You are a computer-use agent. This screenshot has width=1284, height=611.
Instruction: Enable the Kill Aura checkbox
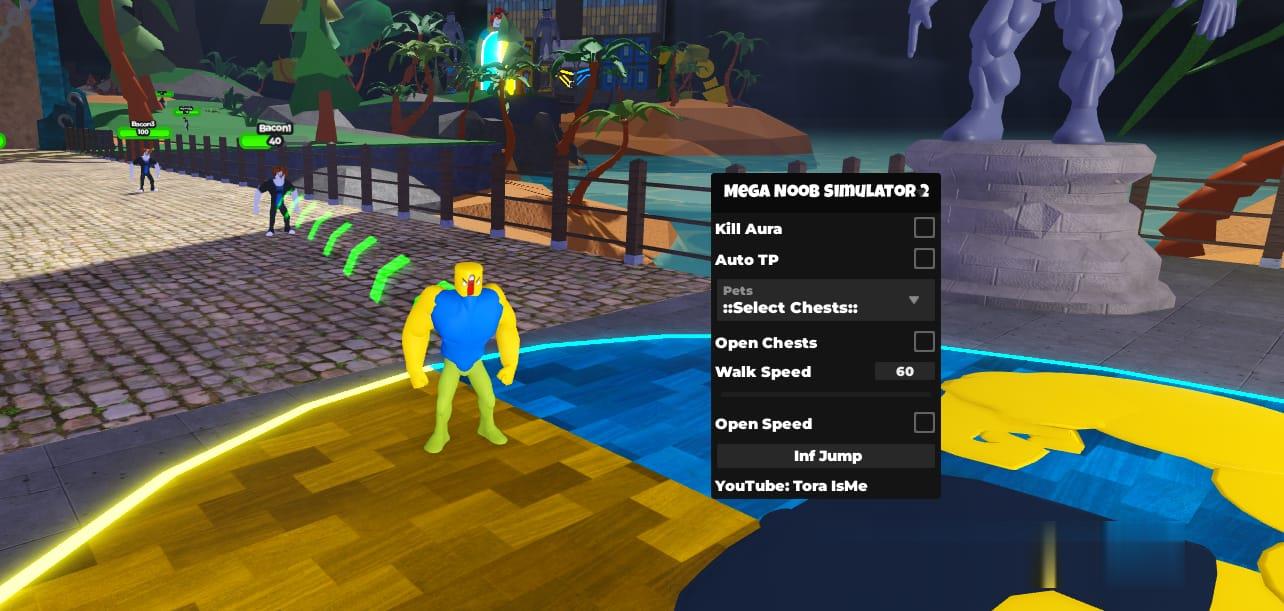click(x=924, y=228)
